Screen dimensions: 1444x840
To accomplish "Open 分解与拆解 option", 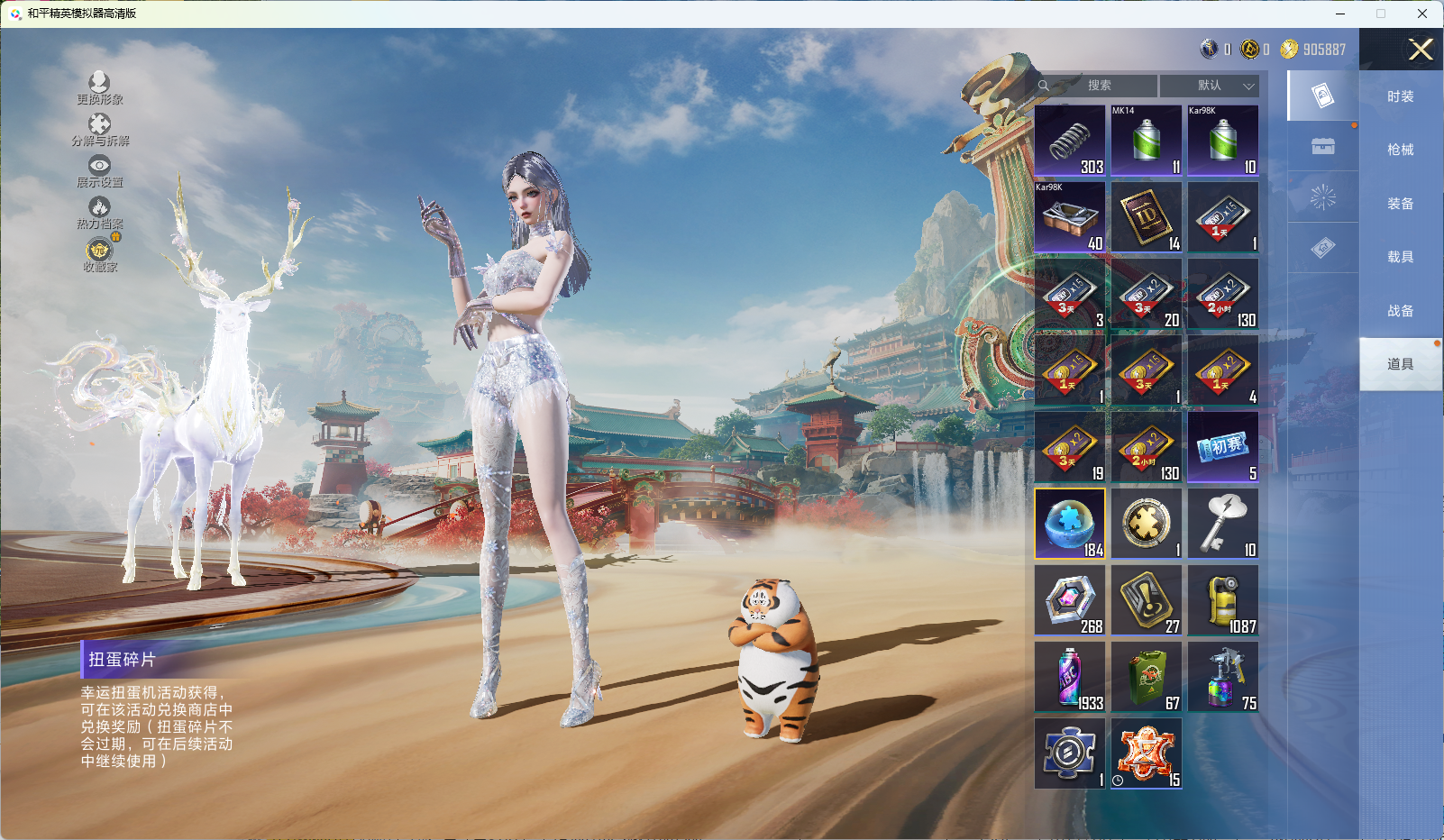I will pyautogui.click(x=99, y=125).
